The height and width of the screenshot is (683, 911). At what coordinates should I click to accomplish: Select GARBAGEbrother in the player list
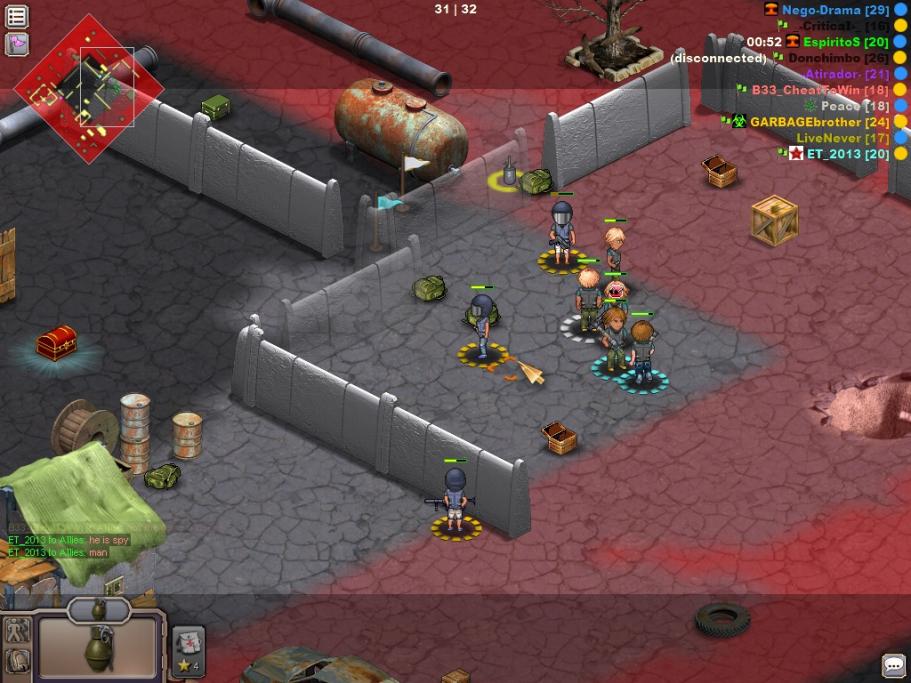coord(805,122)
